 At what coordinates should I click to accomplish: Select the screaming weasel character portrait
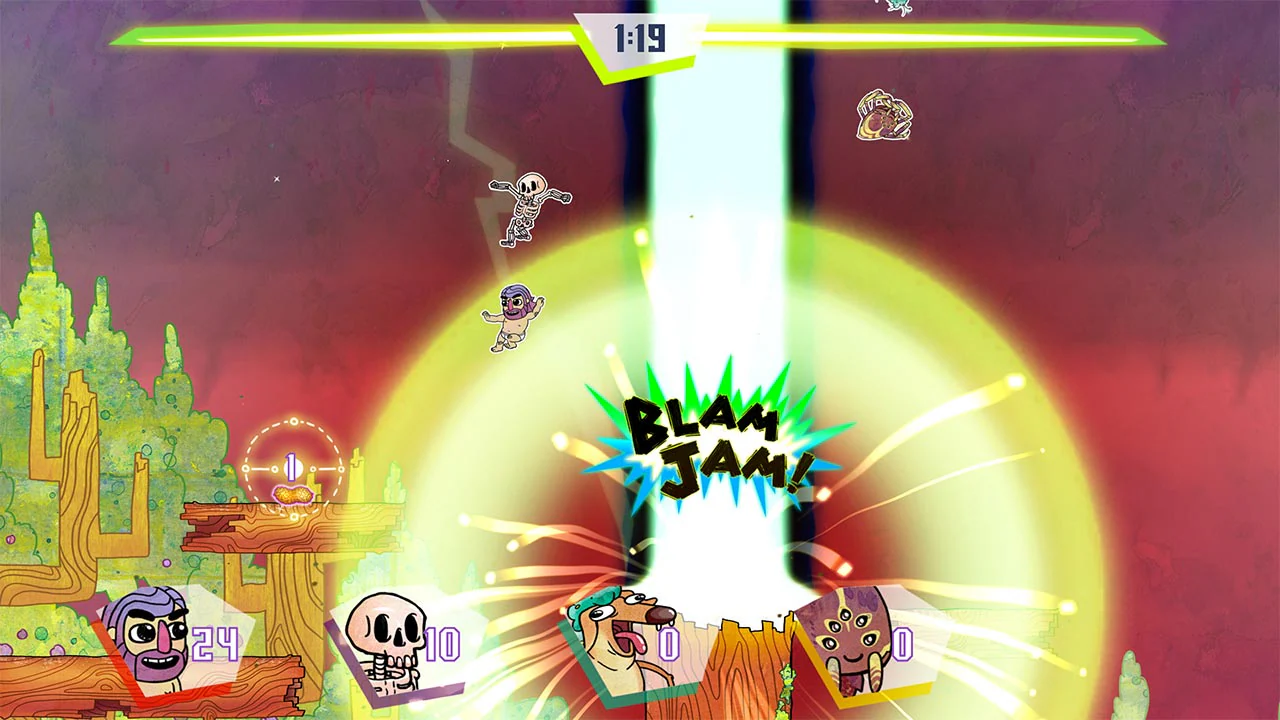[x=618, y=632]
